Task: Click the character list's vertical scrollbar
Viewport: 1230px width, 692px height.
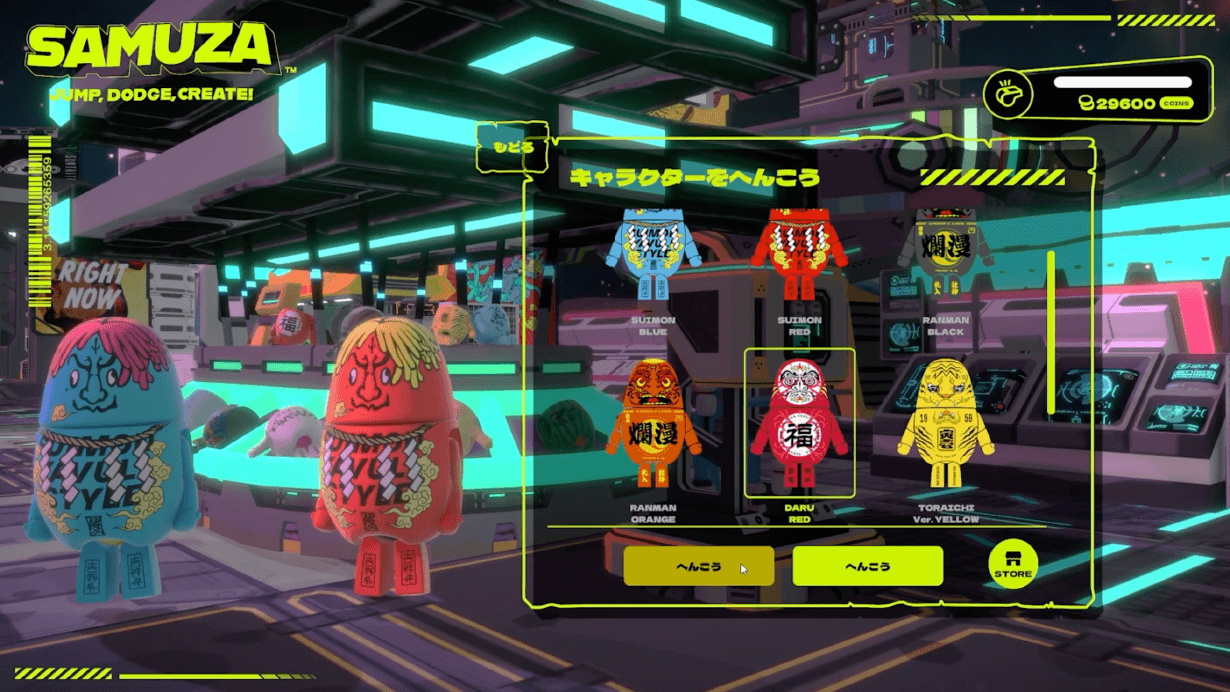Action: tap(1051, 332)
